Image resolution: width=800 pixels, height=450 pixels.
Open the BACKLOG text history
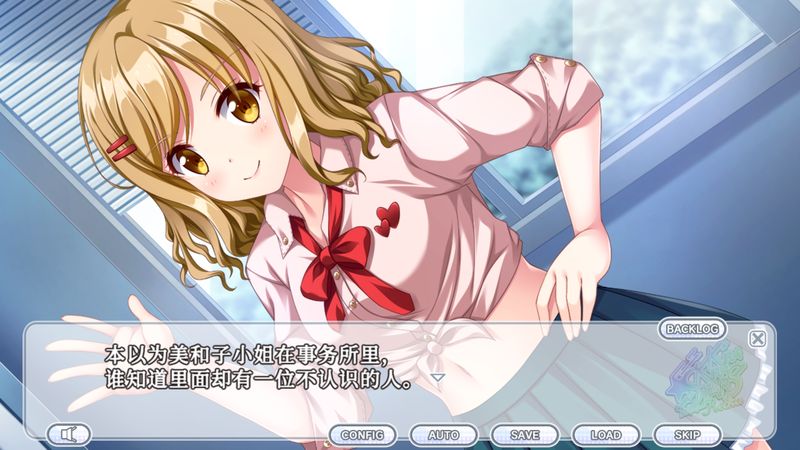[692, 329]
